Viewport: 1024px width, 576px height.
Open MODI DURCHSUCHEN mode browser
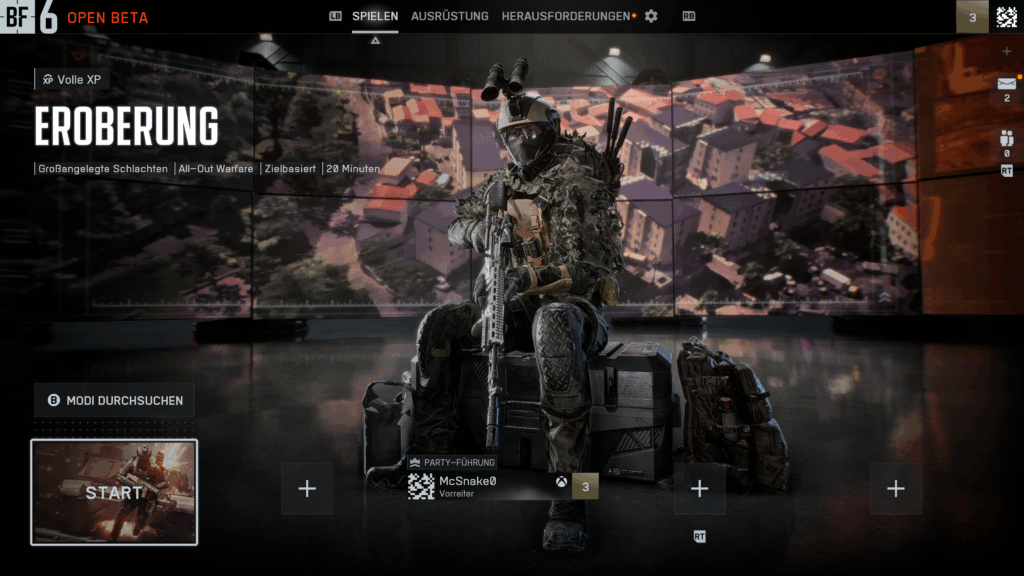tap(115, 400)
